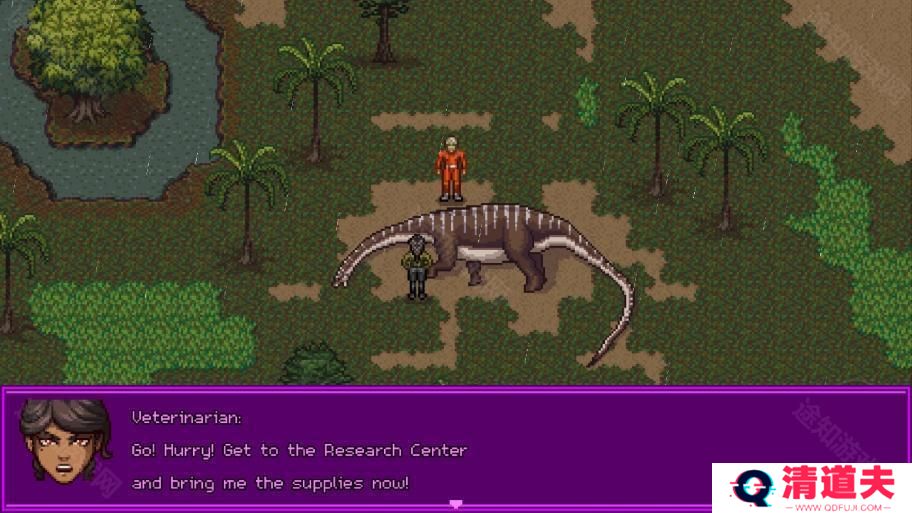Advance dialogue with the pink continue arrow
912x513 pixels.
456,503
